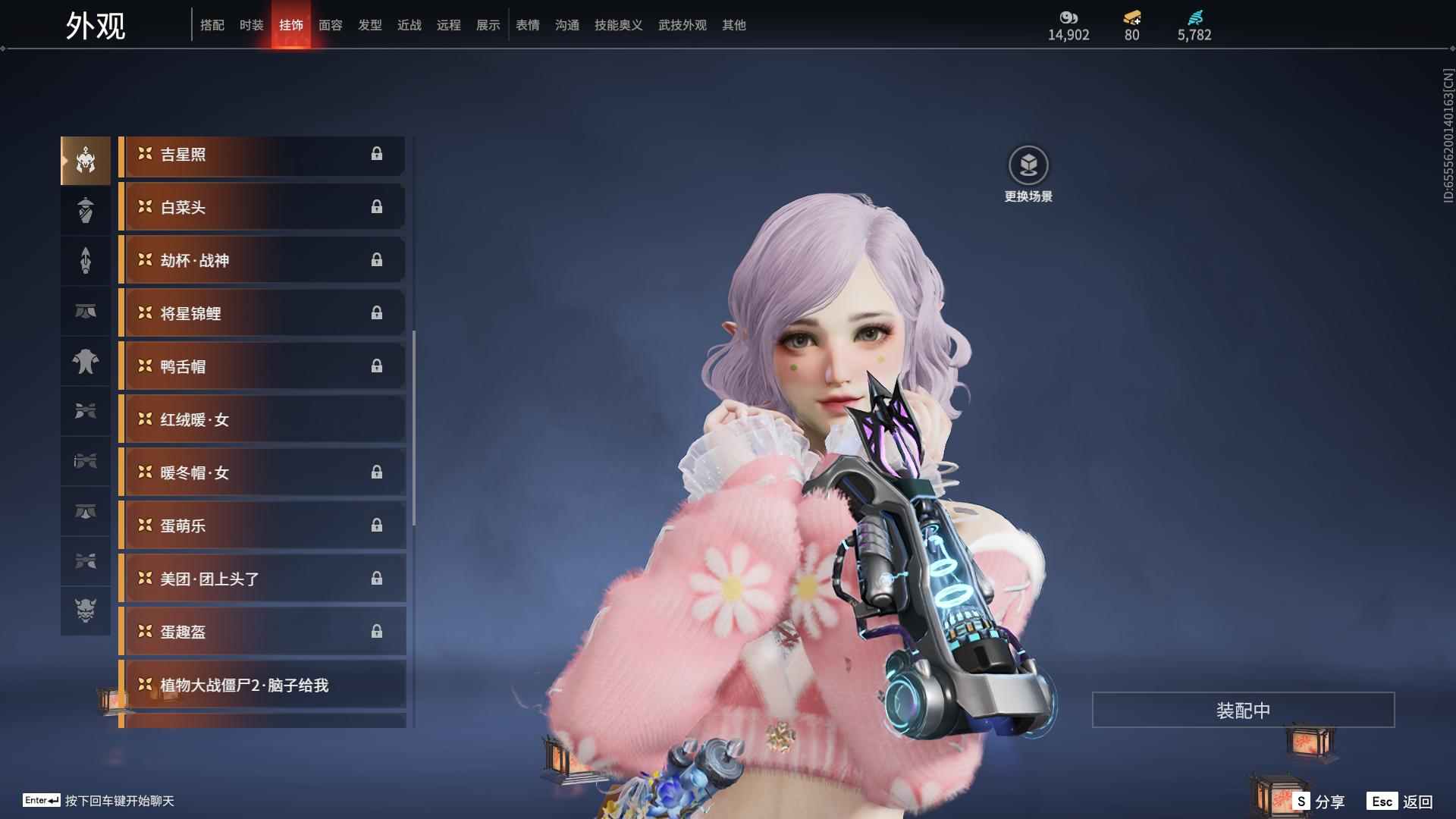Open the 近战 weapon tab

(x=409, y=25)
